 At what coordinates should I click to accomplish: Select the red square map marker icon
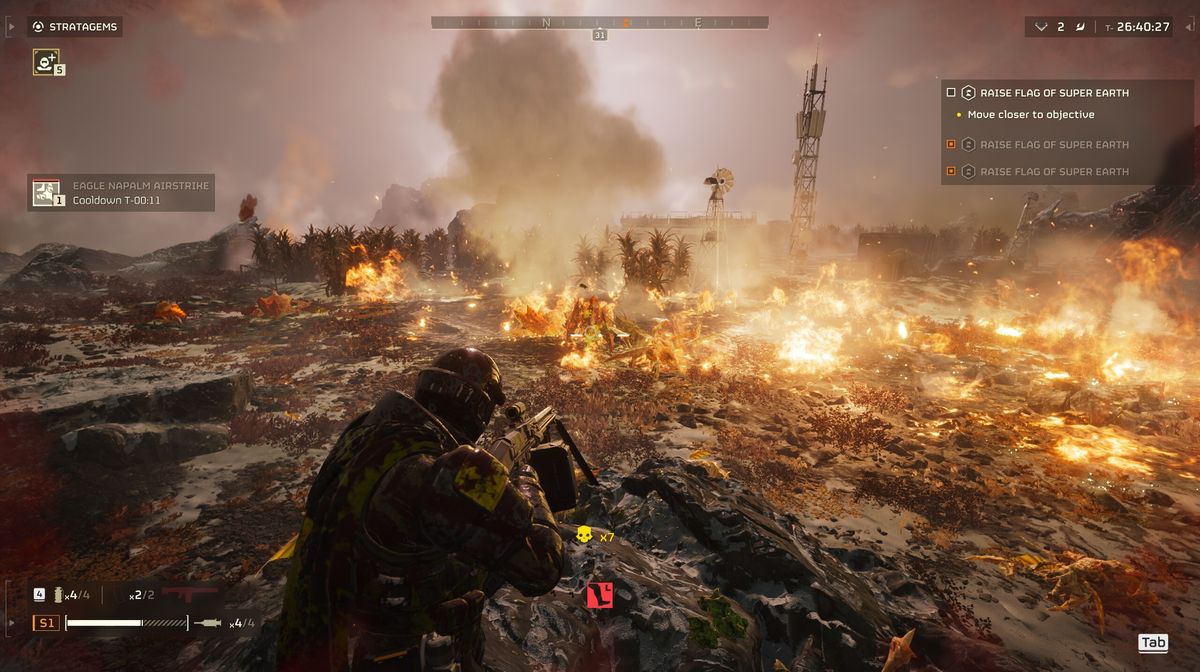pyautogui.click(x=599, y=595)
